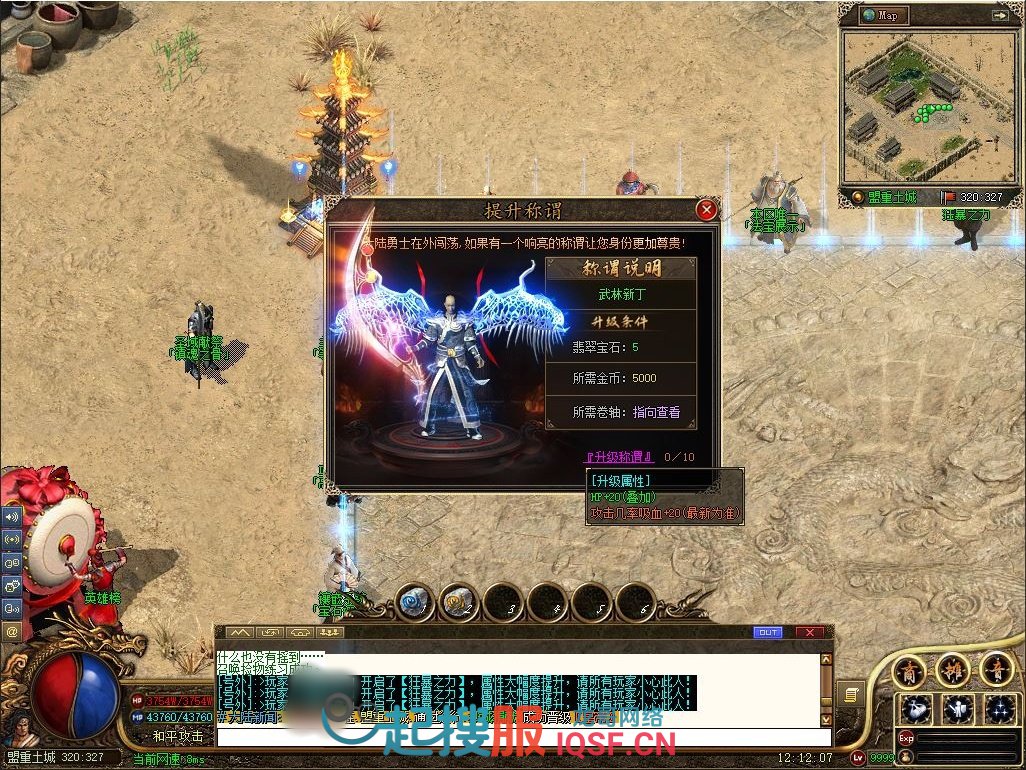
Task: Select the 指向查看 scroll requirement text
Action: tap(656, 412)
